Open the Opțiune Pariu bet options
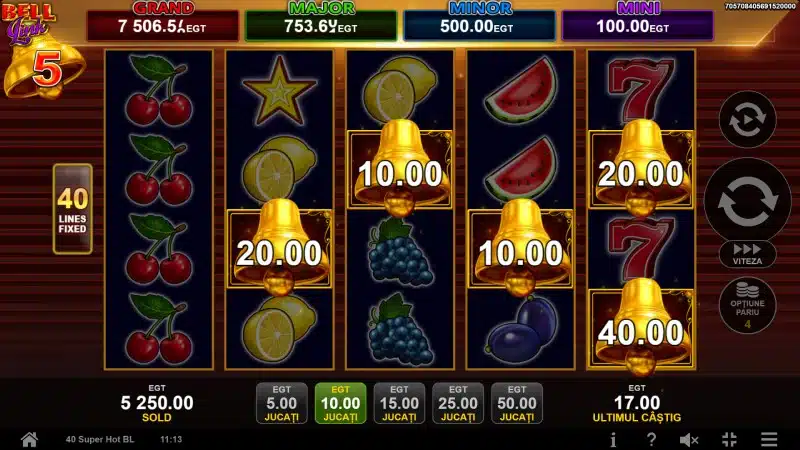This screenshot has width=800, height=450. [748, 304]
